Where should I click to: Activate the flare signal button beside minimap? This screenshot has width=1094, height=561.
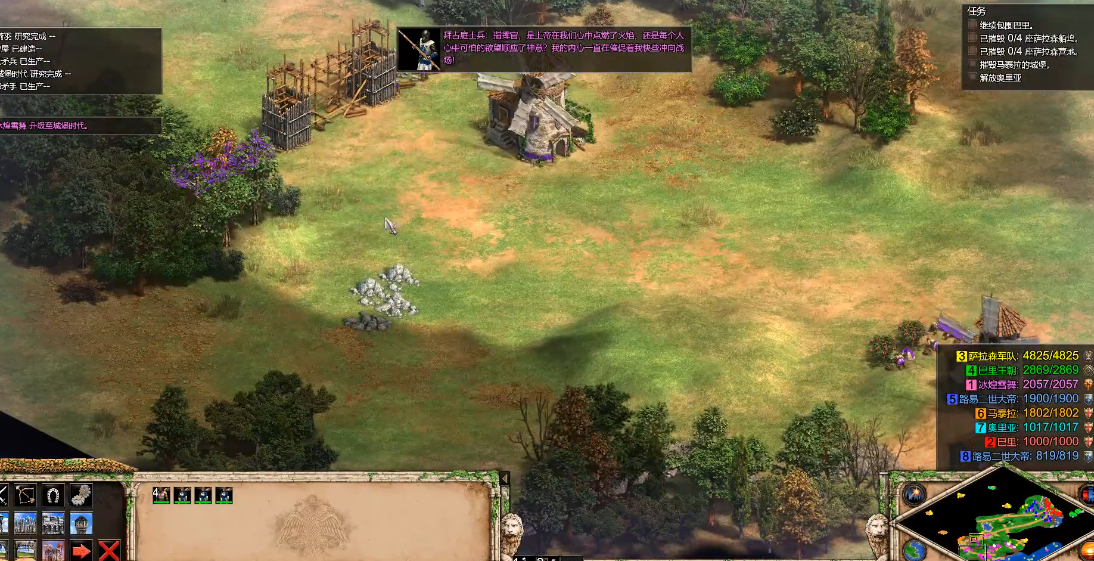pos(914,494)
